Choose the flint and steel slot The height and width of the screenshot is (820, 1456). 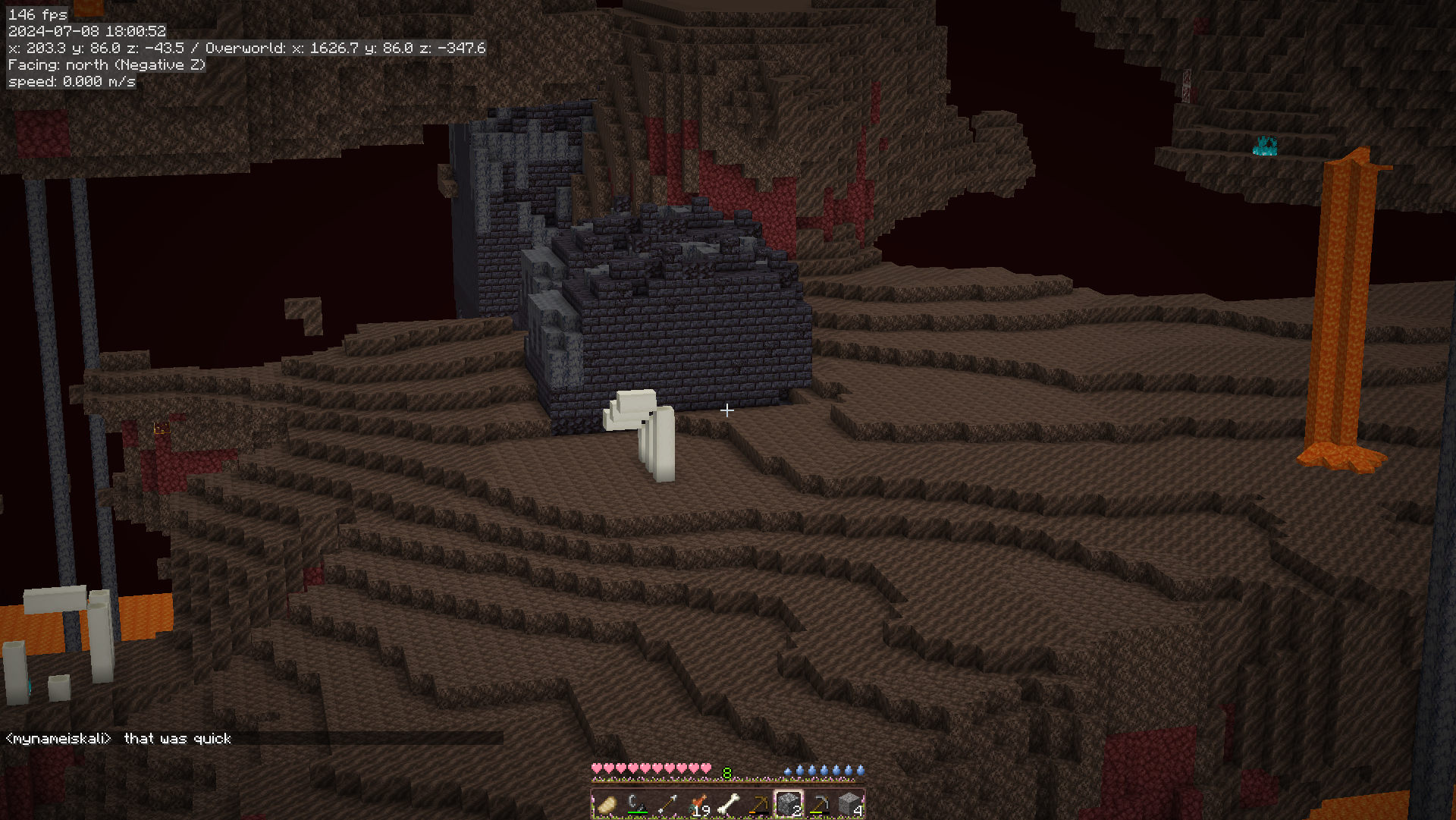637,804
